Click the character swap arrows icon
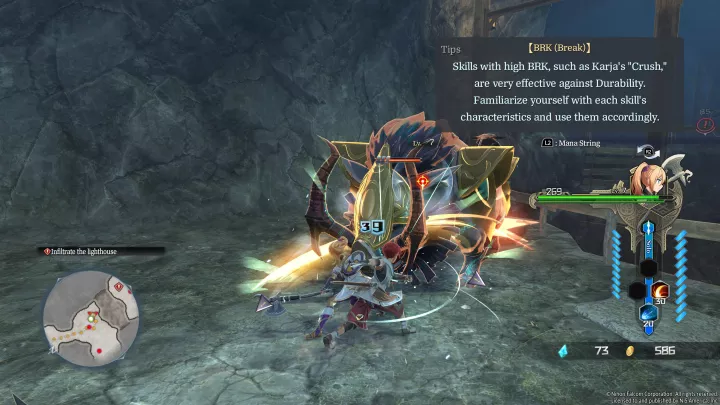Image resolution: width=720 pixels, height=405 pixels. [647, 150]
